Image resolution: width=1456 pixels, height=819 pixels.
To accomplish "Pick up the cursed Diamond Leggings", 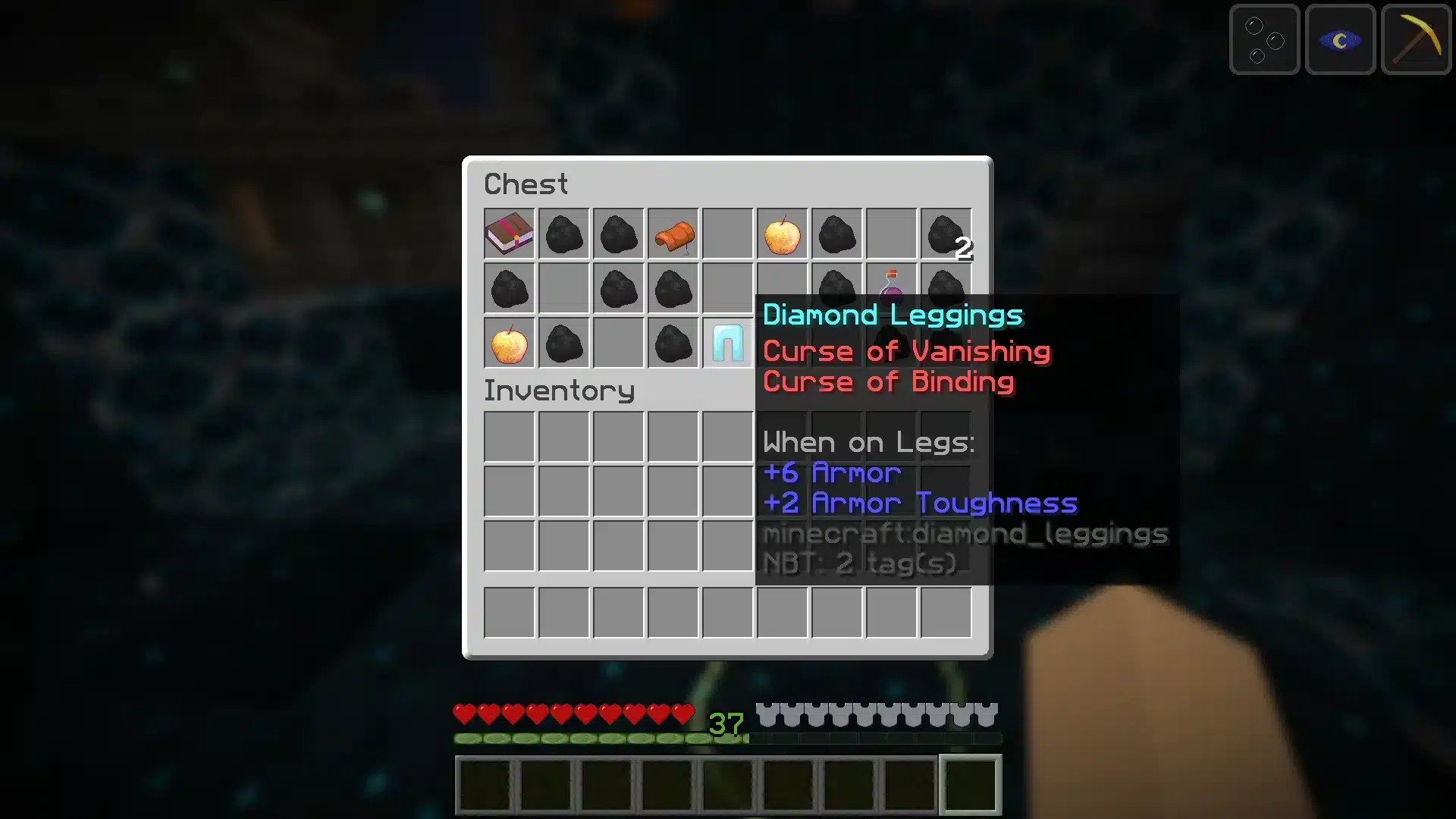I will (x=726, y=344).
